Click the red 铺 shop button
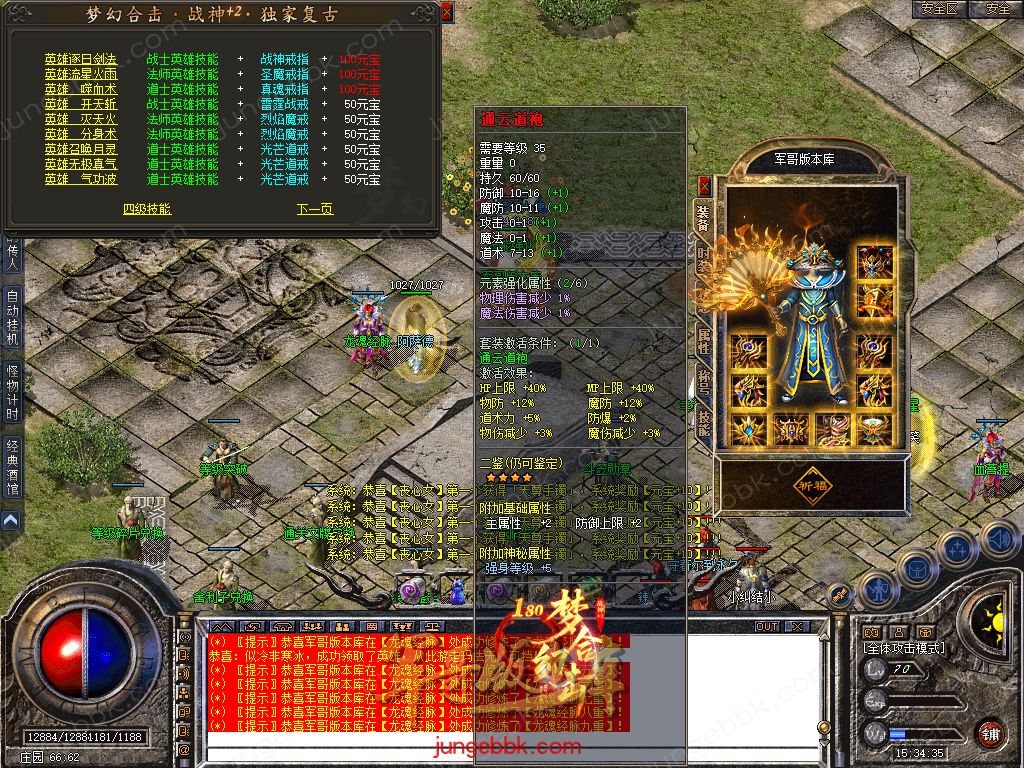This screenshot has width=1024, height=768. tap(990, 733)
